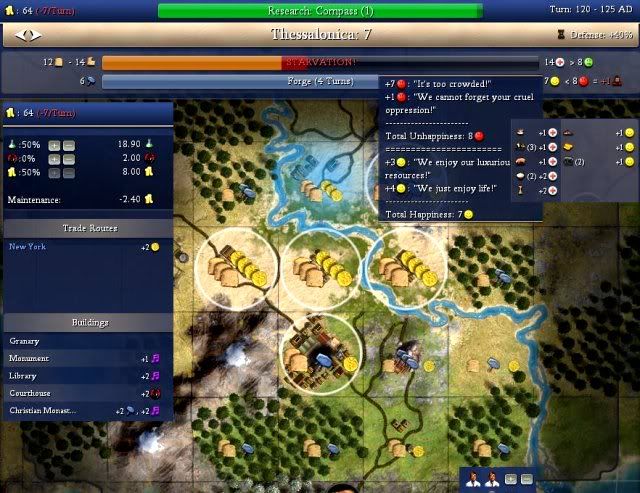
Task: Select the Forge production bar
Action: (x=240, y=81)
